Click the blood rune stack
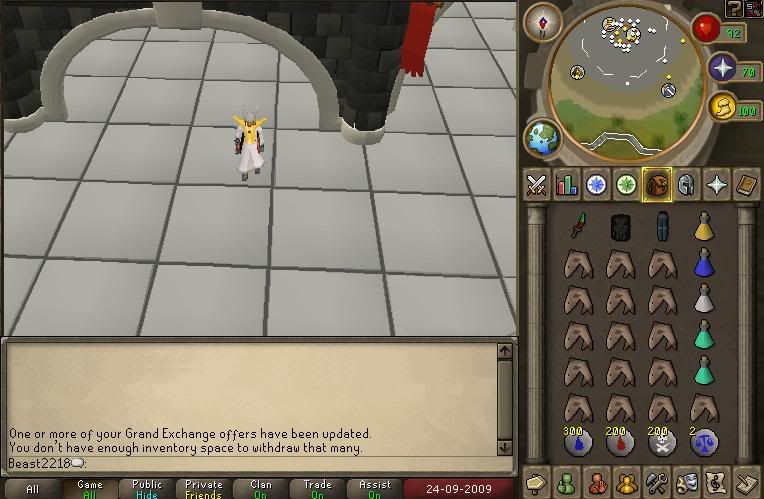This screenshot has width=764, height=499. click(619, 441)
